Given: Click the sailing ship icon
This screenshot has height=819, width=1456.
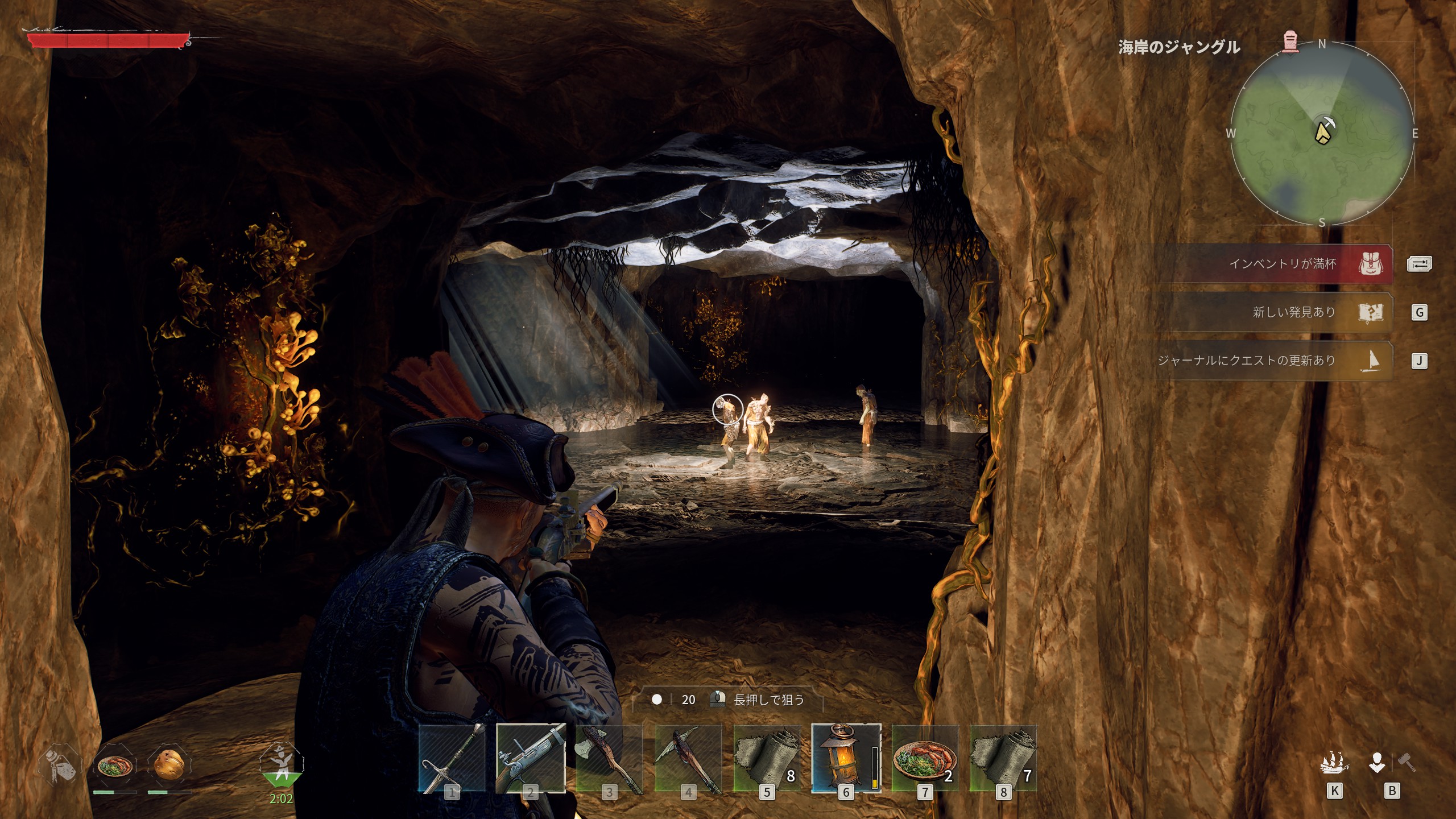Looking at the screenshot, I should click(1334, 763).
